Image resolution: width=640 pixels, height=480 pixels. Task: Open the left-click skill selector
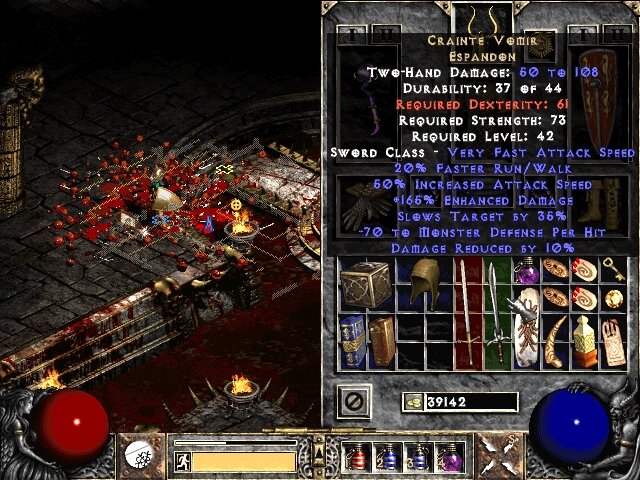point(141,455)
